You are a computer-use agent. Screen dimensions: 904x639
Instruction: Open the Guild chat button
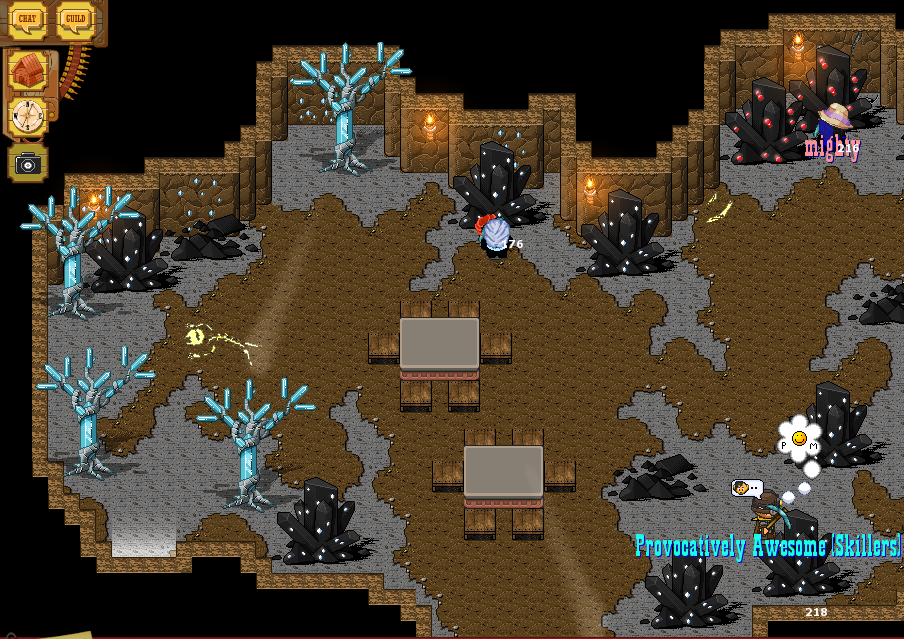coord(75,20)
